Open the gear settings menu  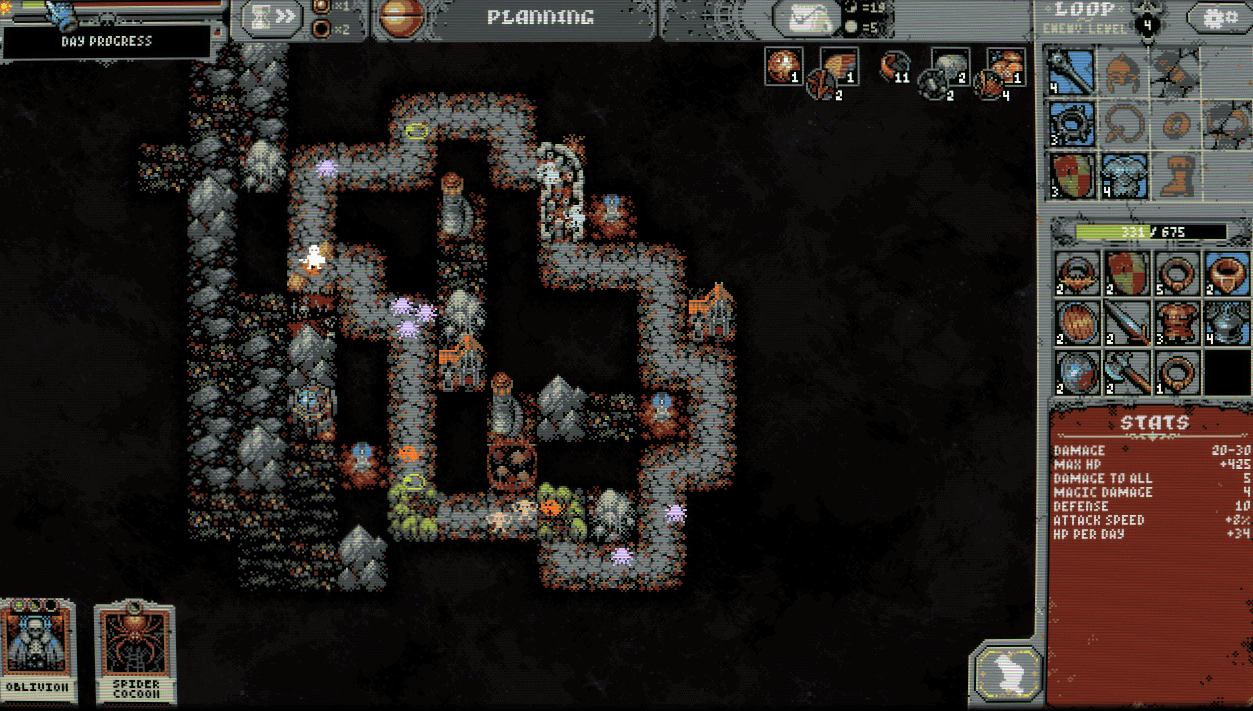pyautogui.click(x=1217, y=18)
